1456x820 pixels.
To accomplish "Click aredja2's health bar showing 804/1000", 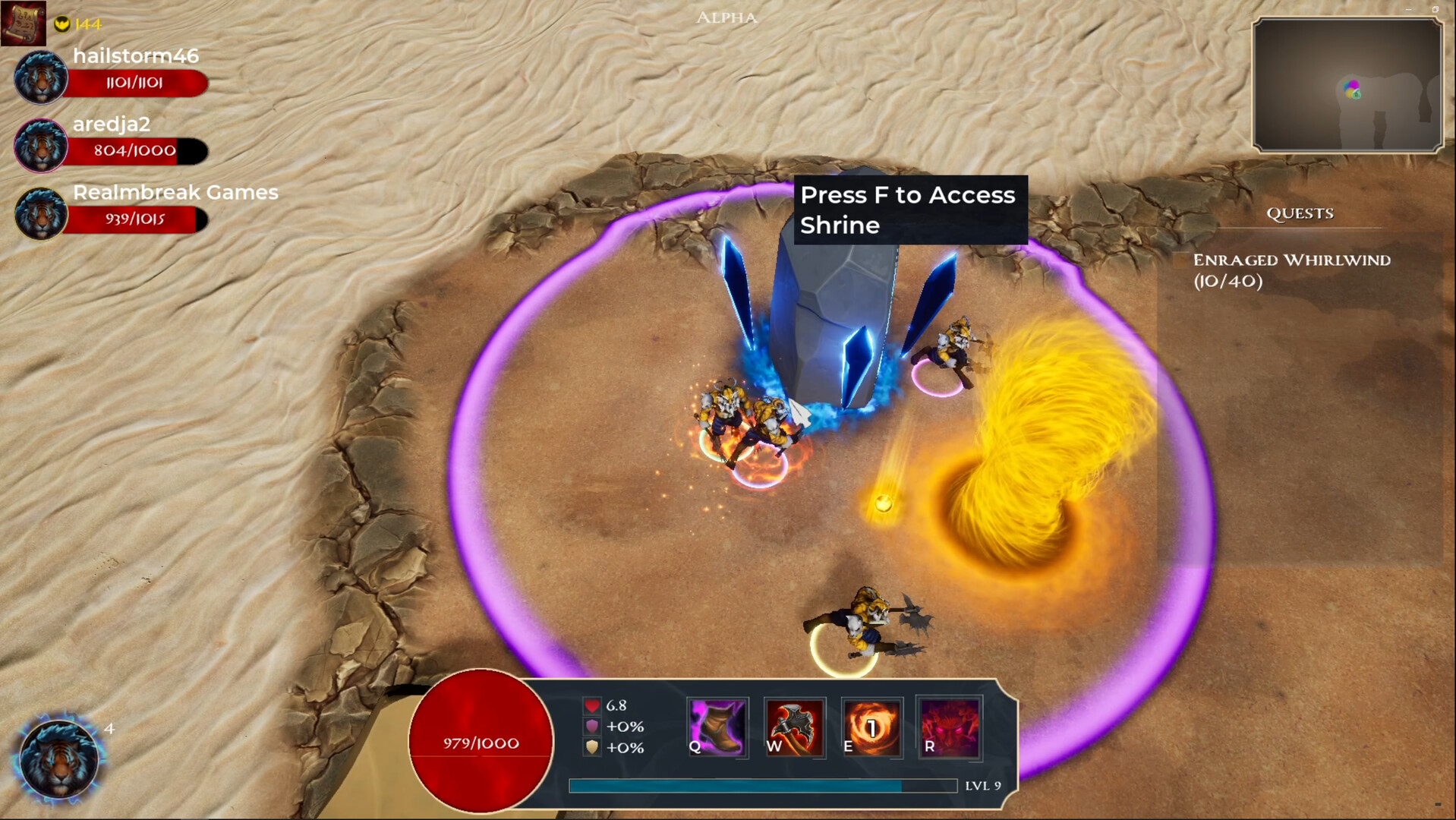I will point(133,150).
